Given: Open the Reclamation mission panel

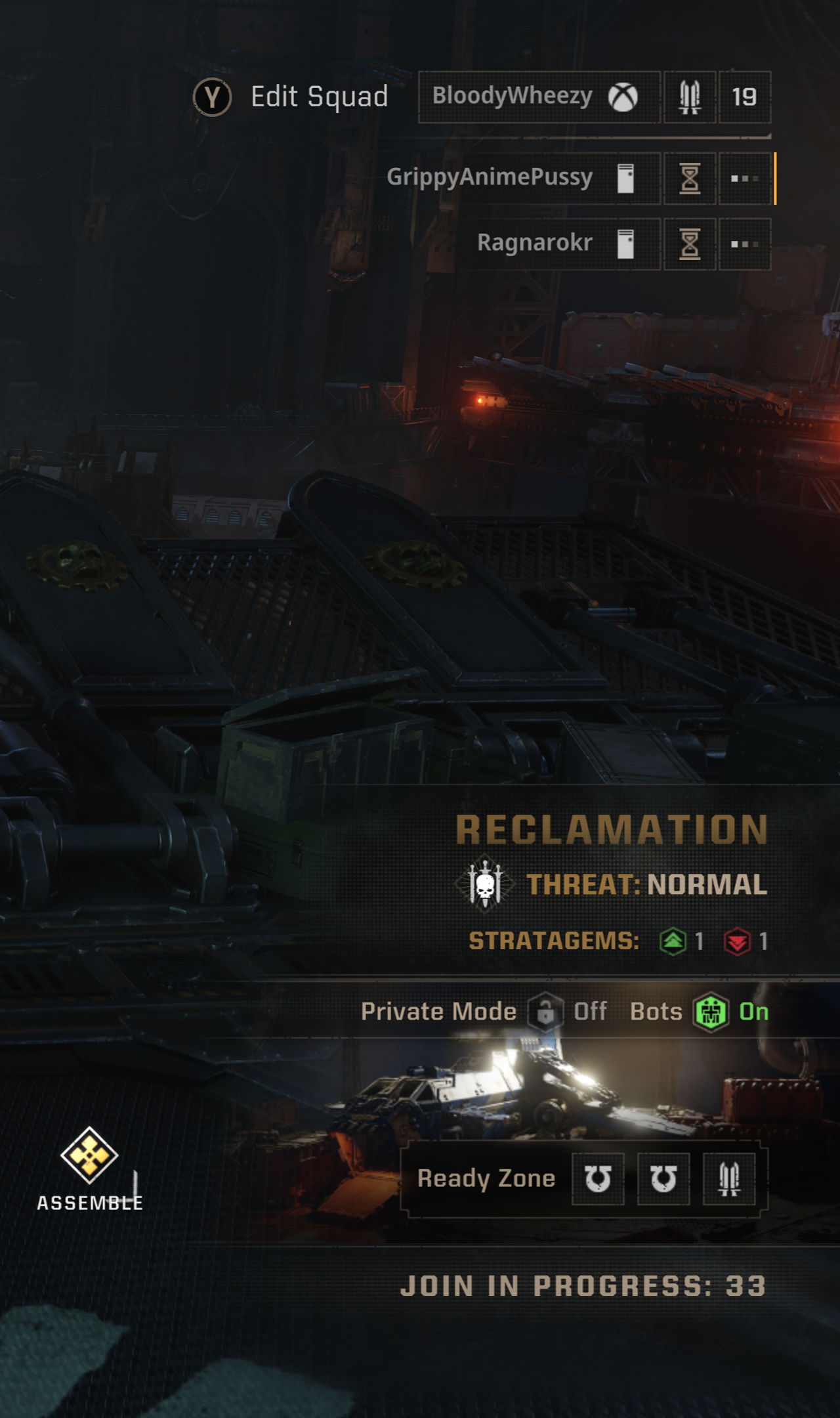Looking at the screenshot, I should [612, 829].
